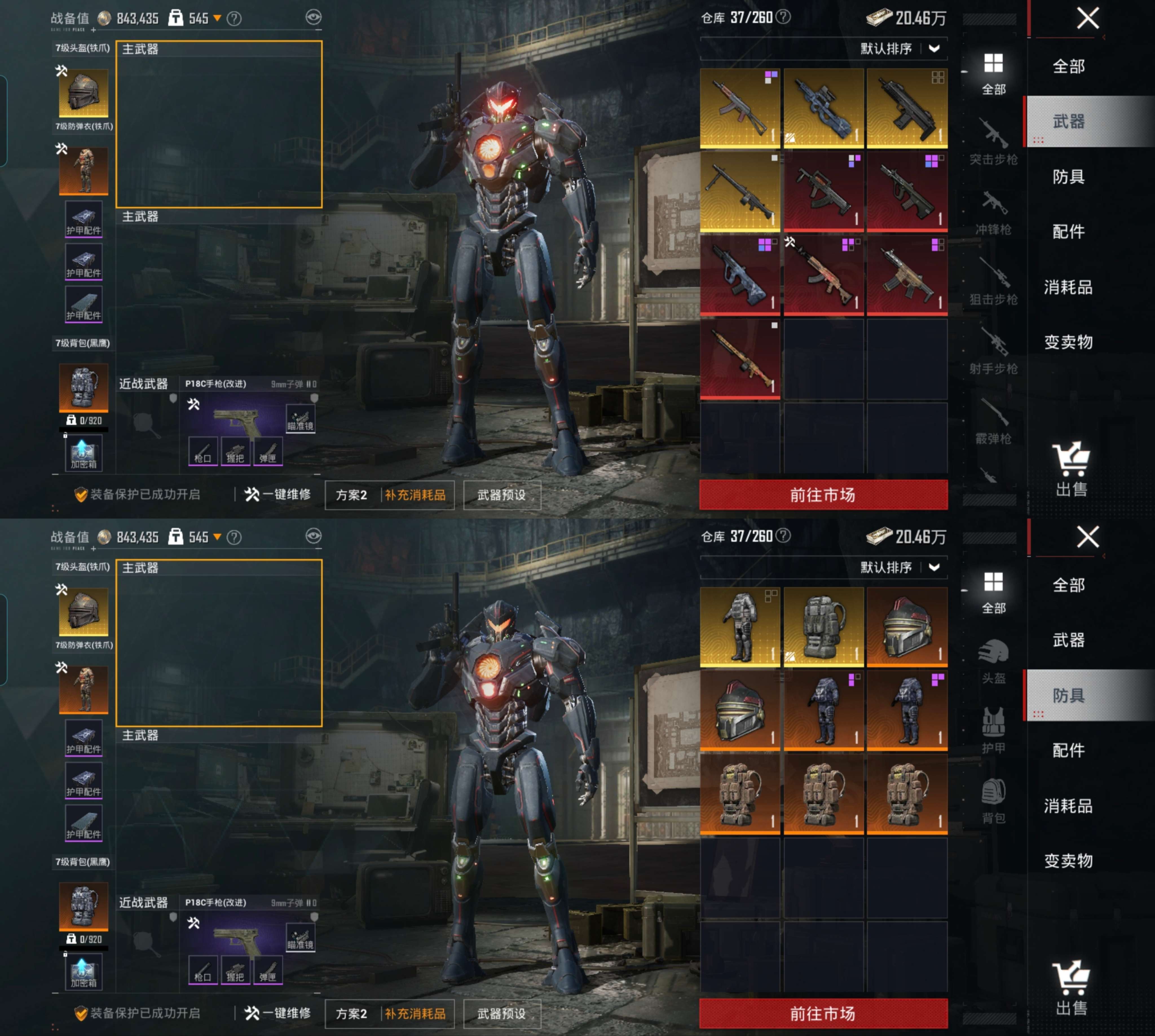Pick the grey backpack on the gold tile
The image size is (1155, 1036).
pyautogui.click(x=823, y=627)
